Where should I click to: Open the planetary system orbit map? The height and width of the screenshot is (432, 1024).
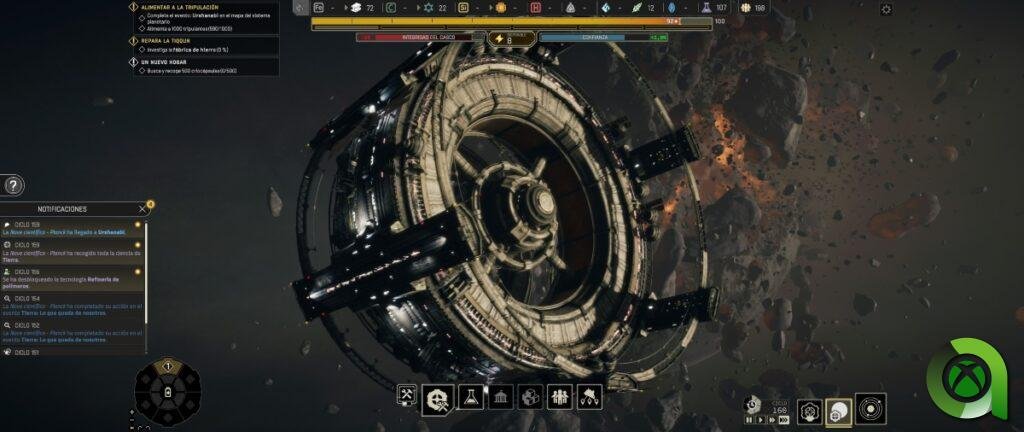point(870,409)
